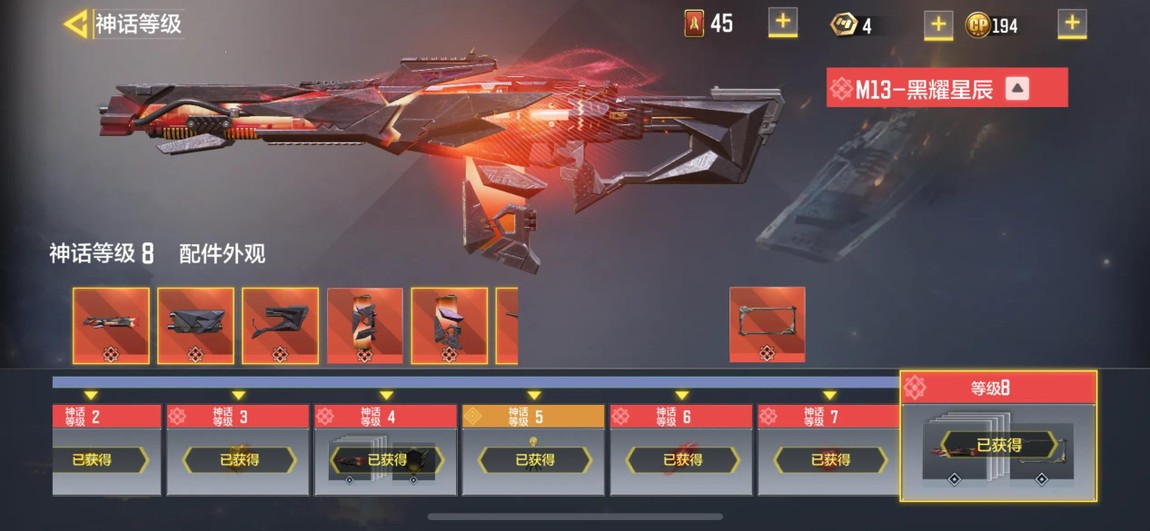Open the 神话等级 6 reward tile
Viewport: 1150px width, 531px height.
(682, 450)
